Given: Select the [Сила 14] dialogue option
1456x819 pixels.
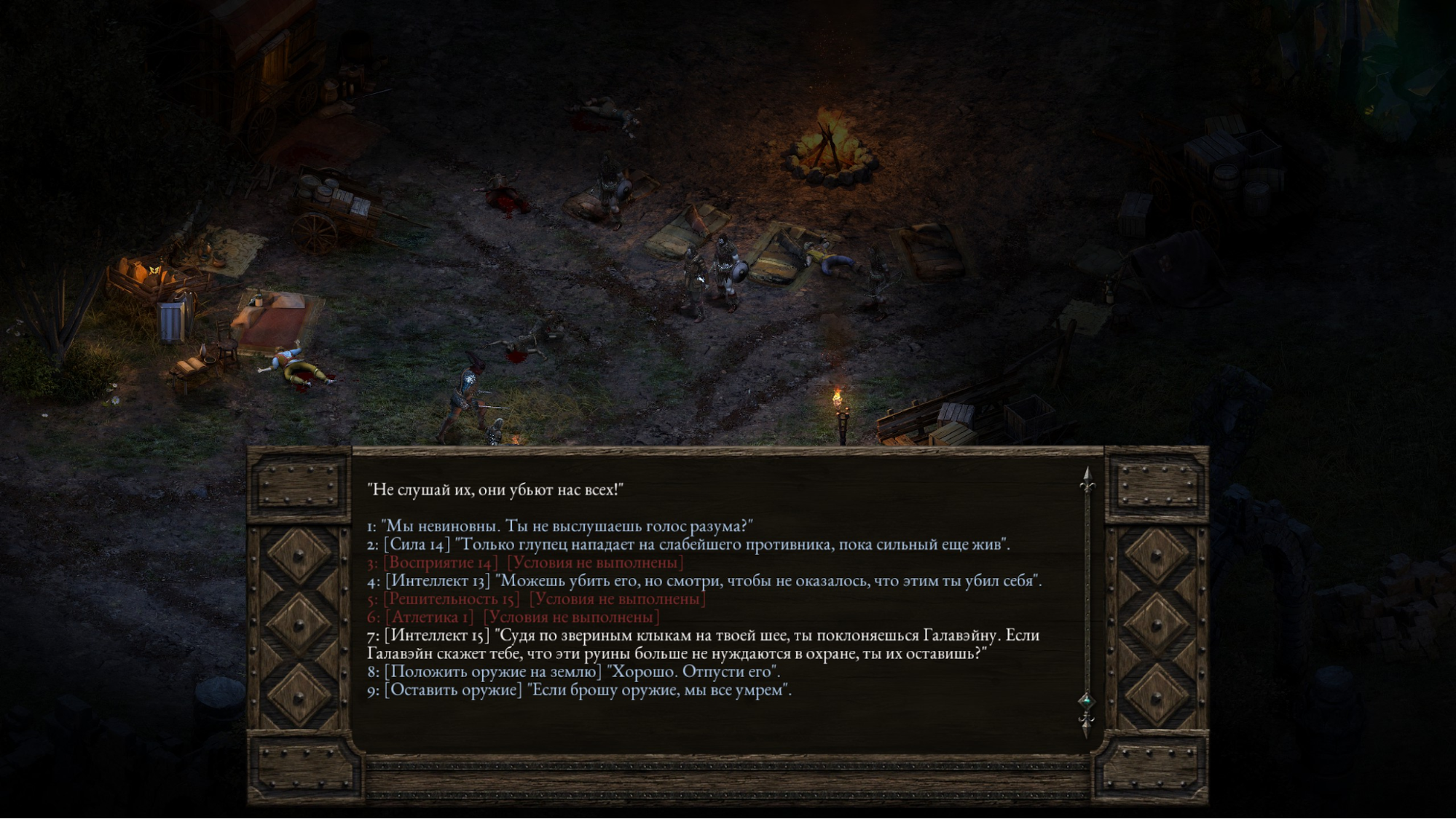Looking at the screenshot, I should (688, 544).
